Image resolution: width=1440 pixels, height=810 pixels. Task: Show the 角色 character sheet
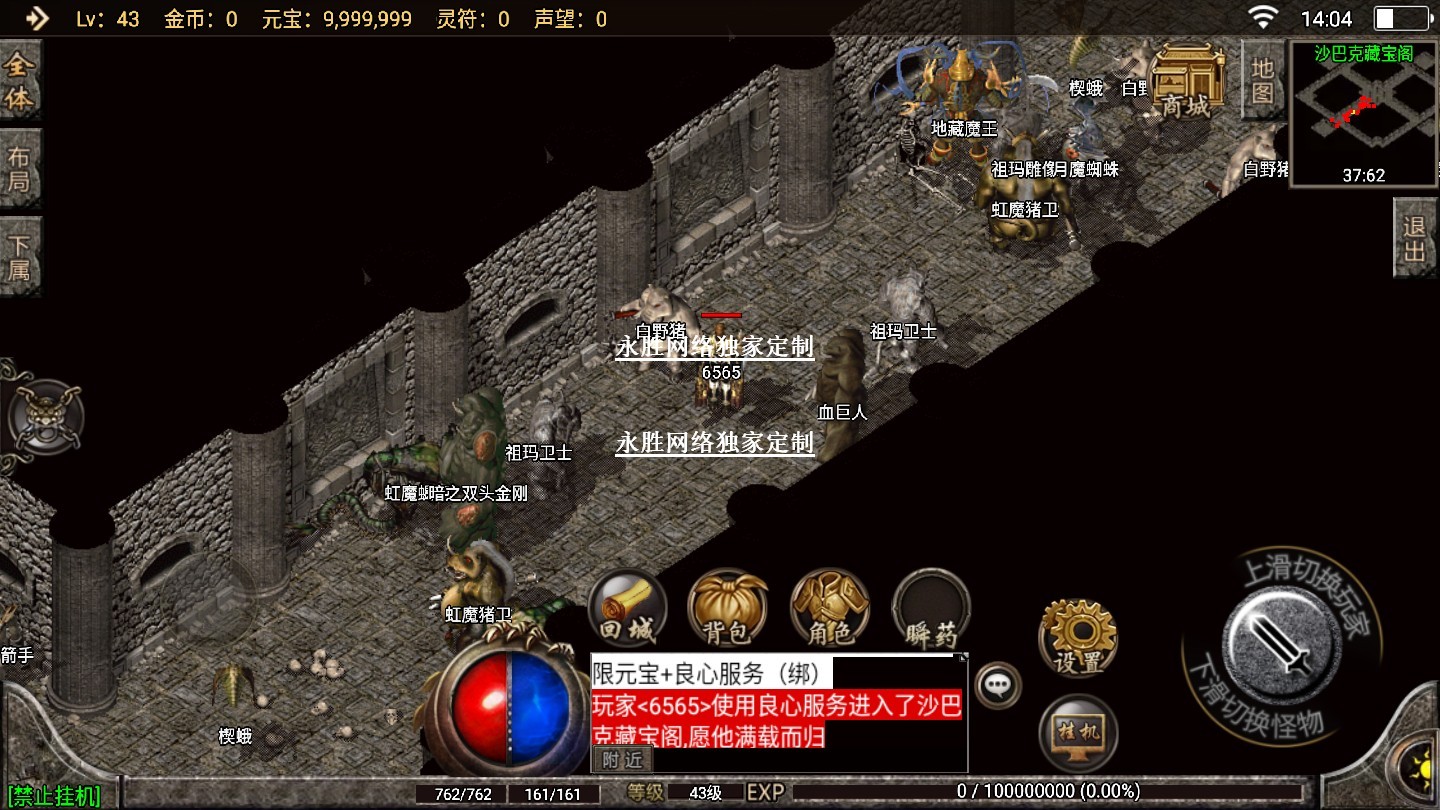(830, 609)
